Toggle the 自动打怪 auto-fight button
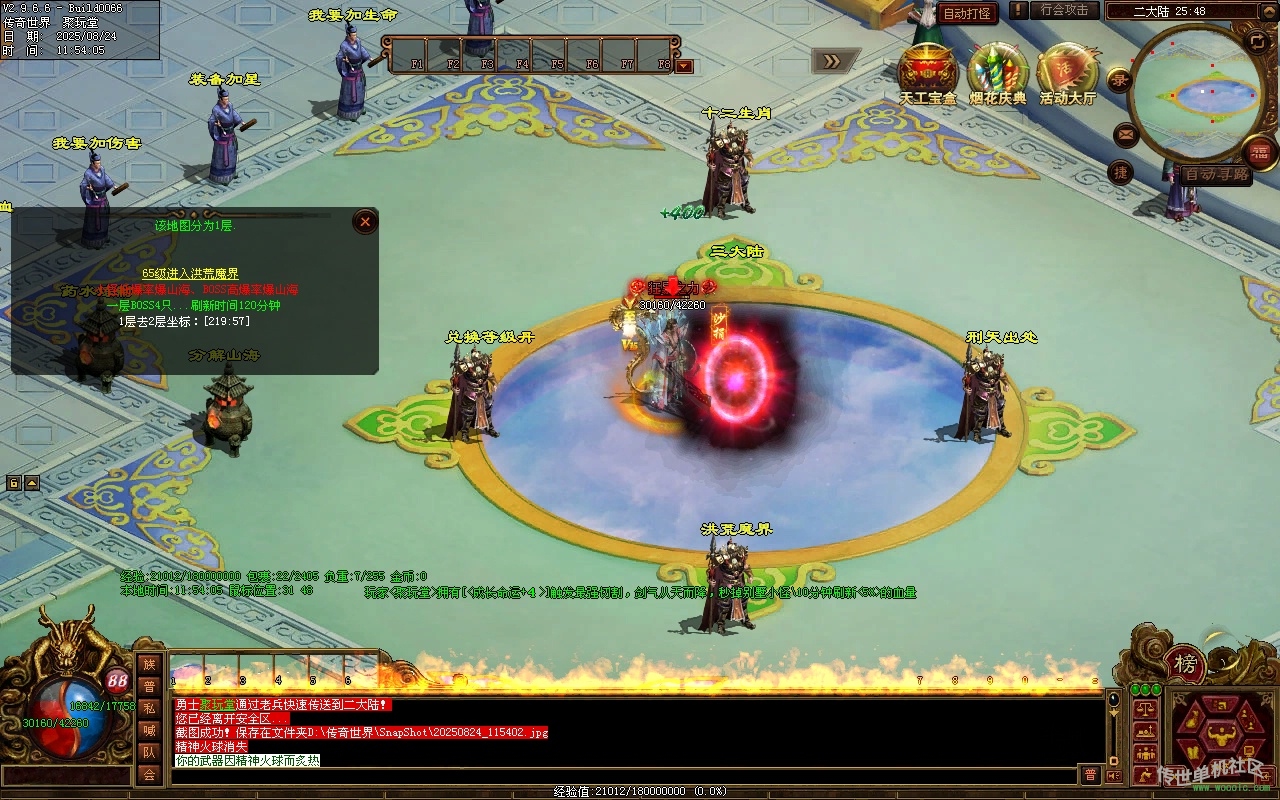This screenshot has height=800, width=1280. point(968,13)
